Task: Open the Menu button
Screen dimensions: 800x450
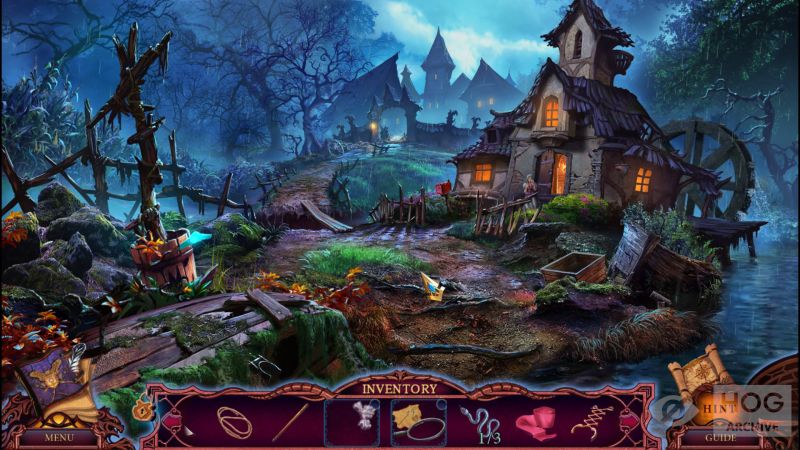Action: pyautogui.click(x=59, y=436)
